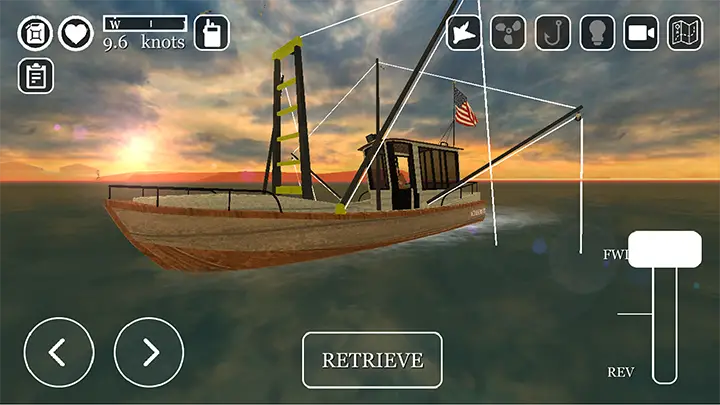720x405 pixels.
Task: Steer left with the left arrow button
Action: coord(59,352)
